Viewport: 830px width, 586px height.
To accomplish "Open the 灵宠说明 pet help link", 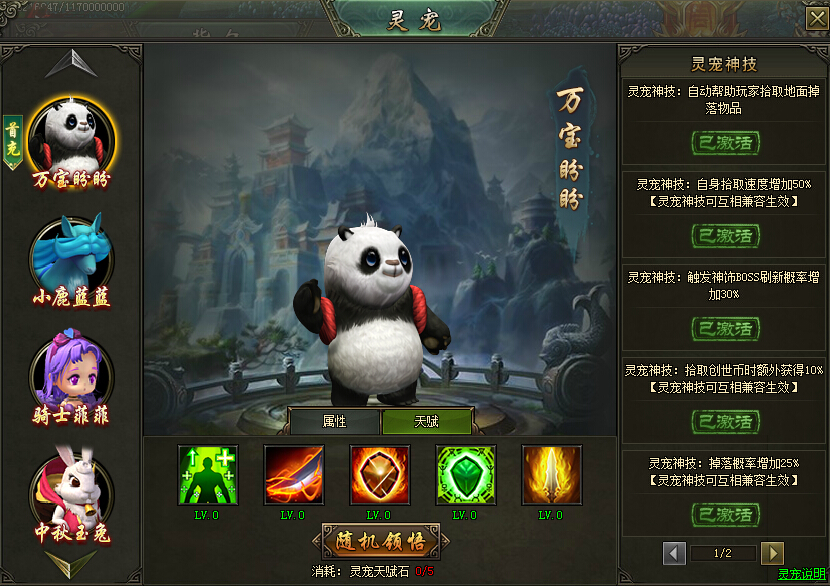I will click(802, 575).
